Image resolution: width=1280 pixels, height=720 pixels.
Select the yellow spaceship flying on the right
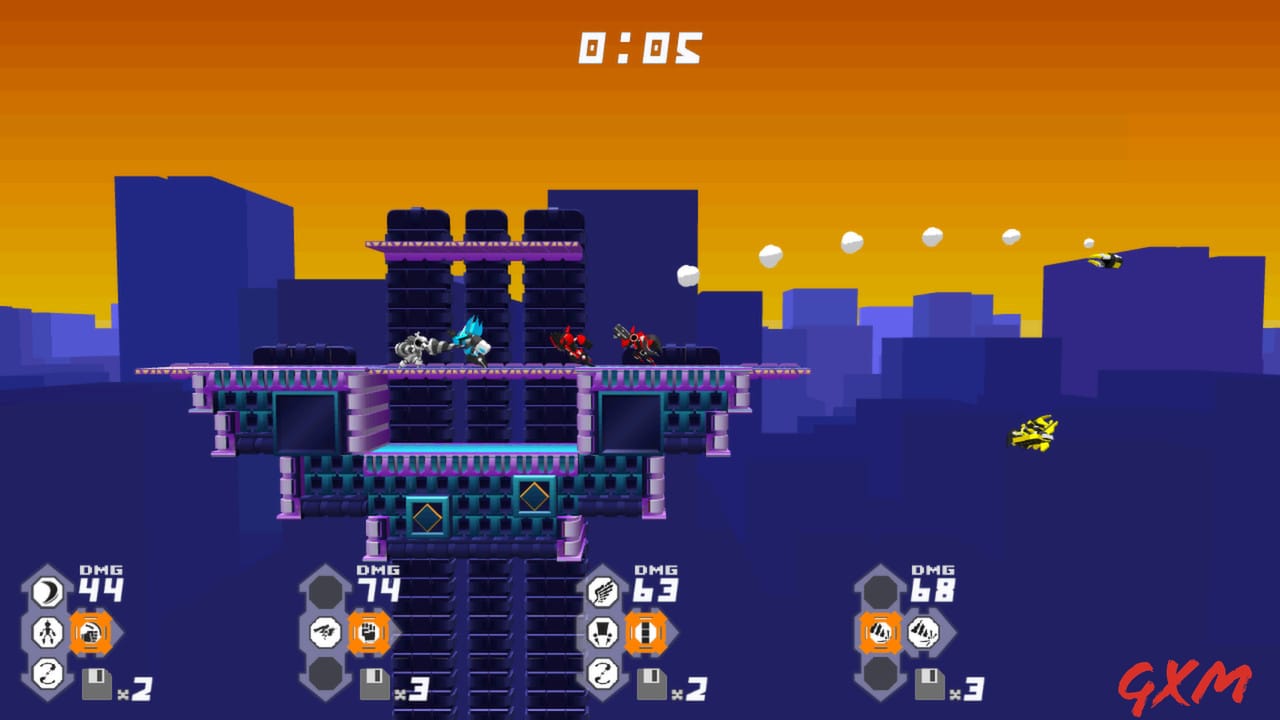click(1035, 435)
